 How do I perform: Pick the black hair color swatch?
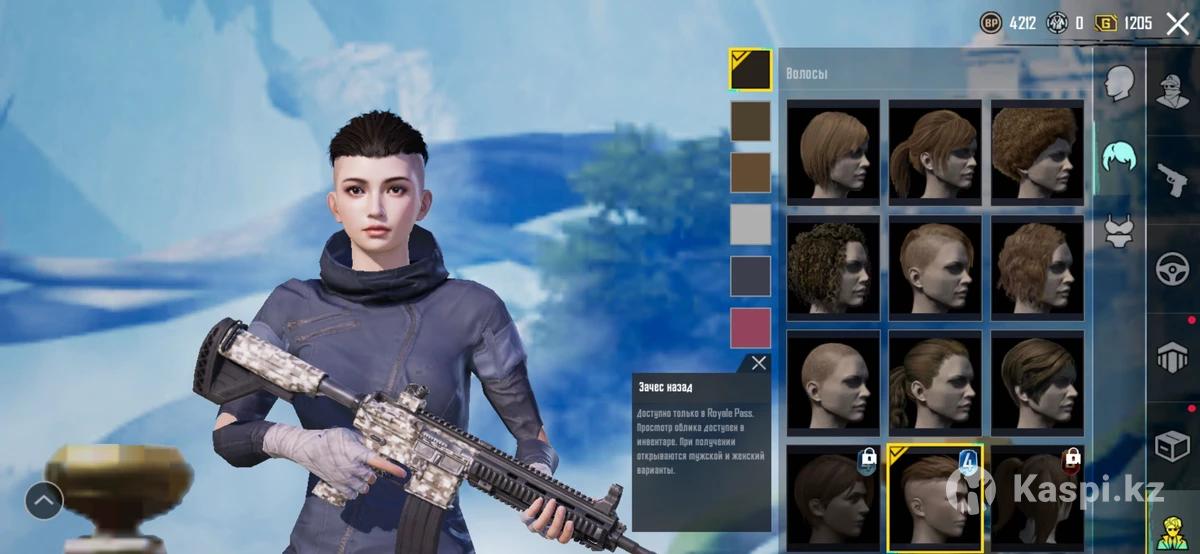(x=750, y=70)
